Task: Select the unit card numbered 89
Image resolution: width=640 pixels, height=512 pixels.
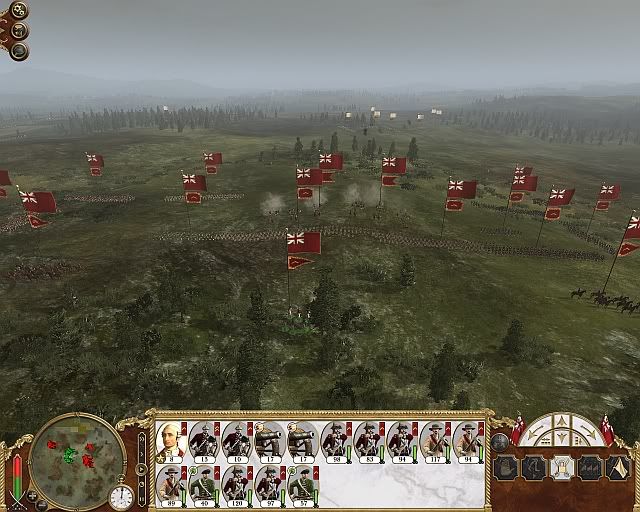Action: click(171, 486)
